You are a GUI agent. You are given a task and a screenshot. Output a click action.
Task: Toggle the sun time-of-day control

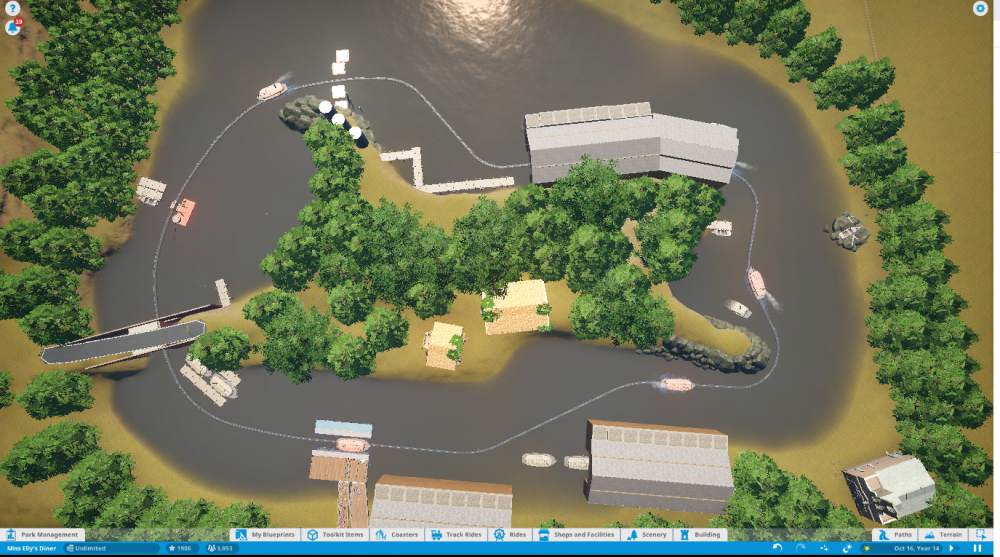tap(866, 548)
